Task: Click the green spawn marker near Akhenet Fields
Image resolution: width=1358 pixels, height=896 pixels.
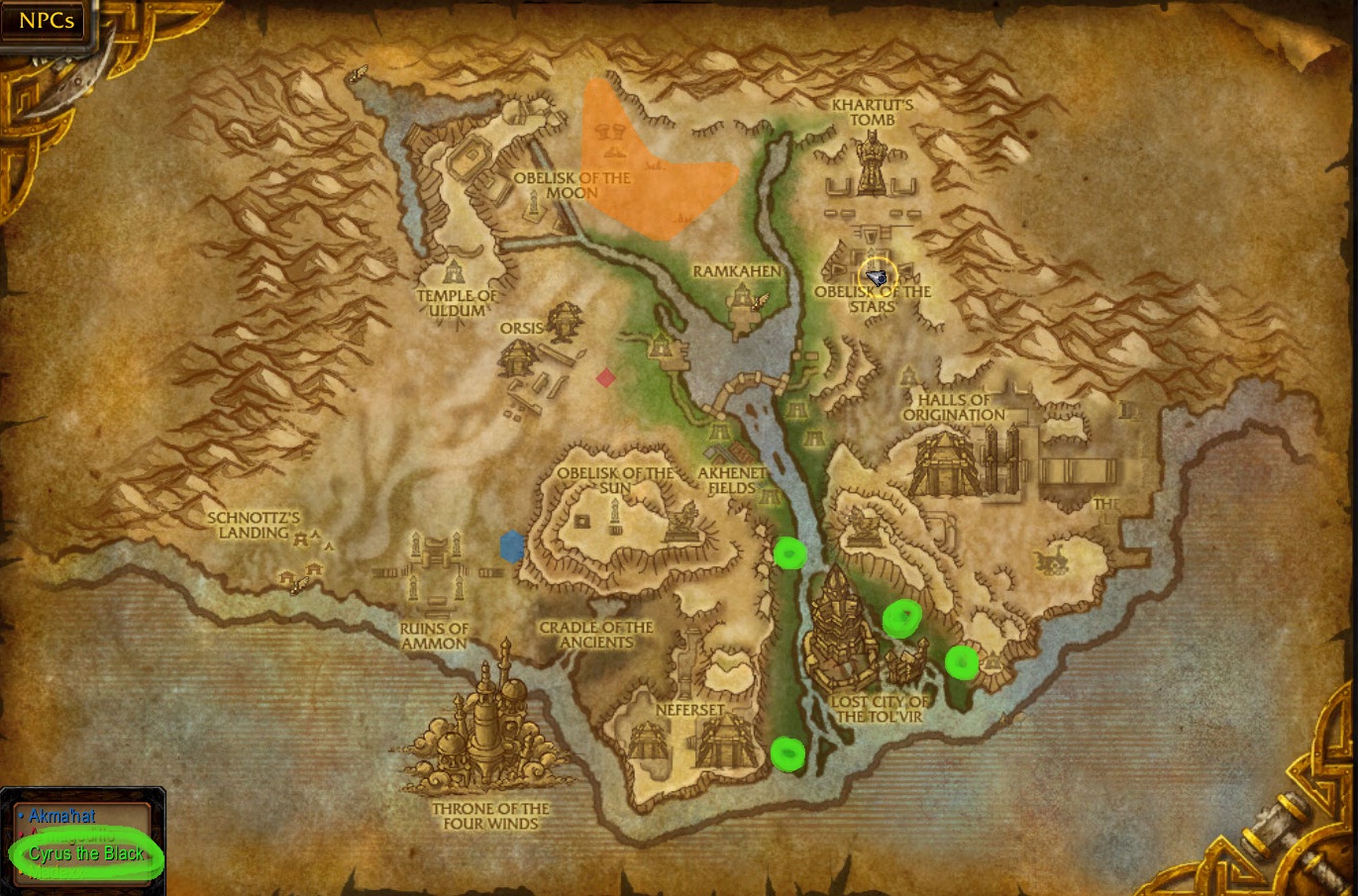Action: 789,554
